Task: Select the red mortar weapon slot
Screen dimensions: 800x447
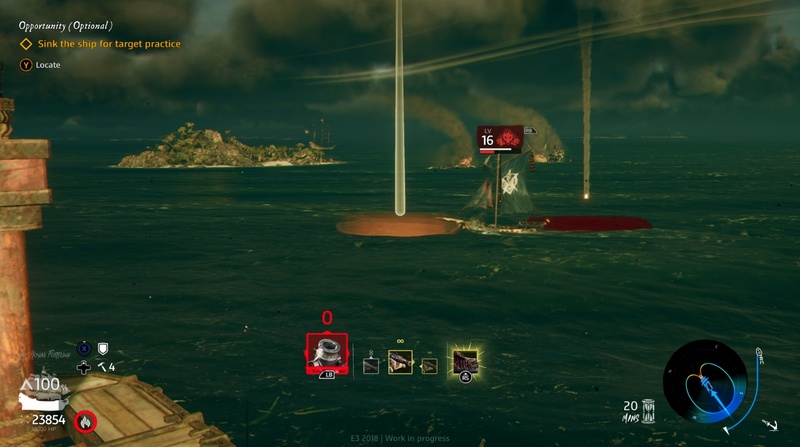Action: [326, 353]
